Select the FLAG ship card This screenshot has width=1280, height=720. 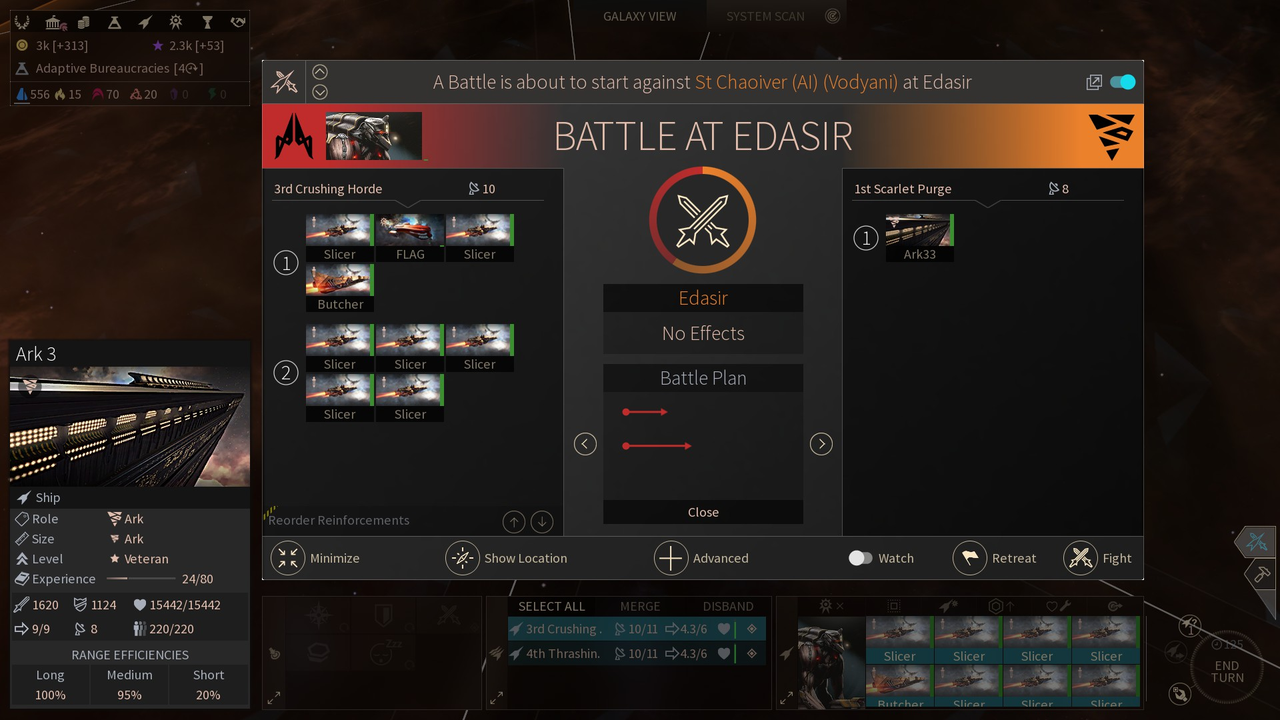[410, 236]
